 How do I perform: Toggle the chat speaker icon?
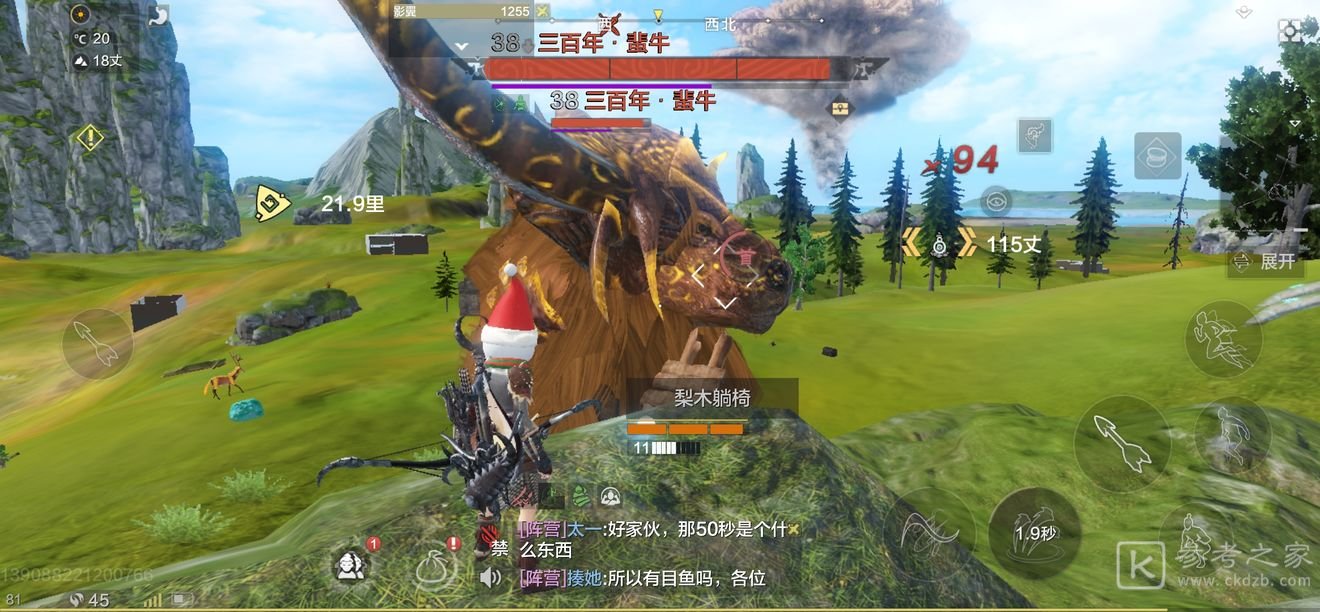pos(490,577)
